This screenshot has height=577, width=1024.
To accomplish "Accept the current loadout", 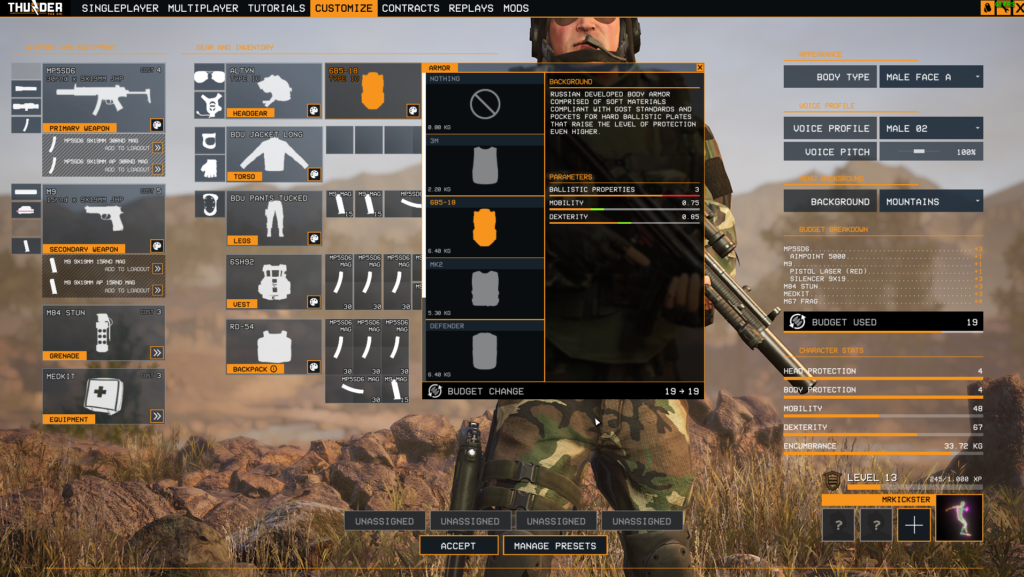I will click(x=458, y=545).
